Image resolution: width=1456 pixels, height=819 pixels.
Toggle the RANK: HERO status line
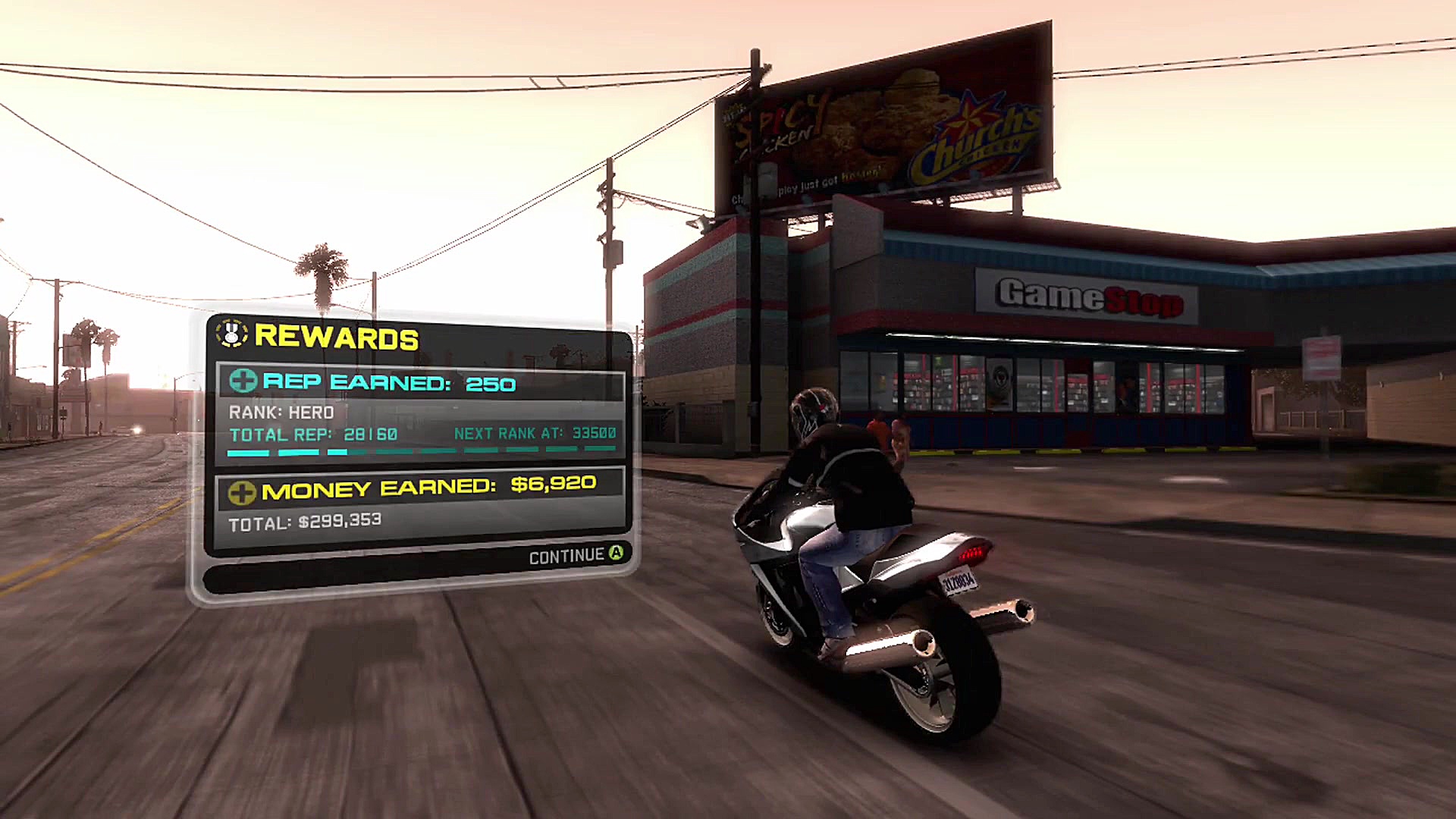point(283,413)
